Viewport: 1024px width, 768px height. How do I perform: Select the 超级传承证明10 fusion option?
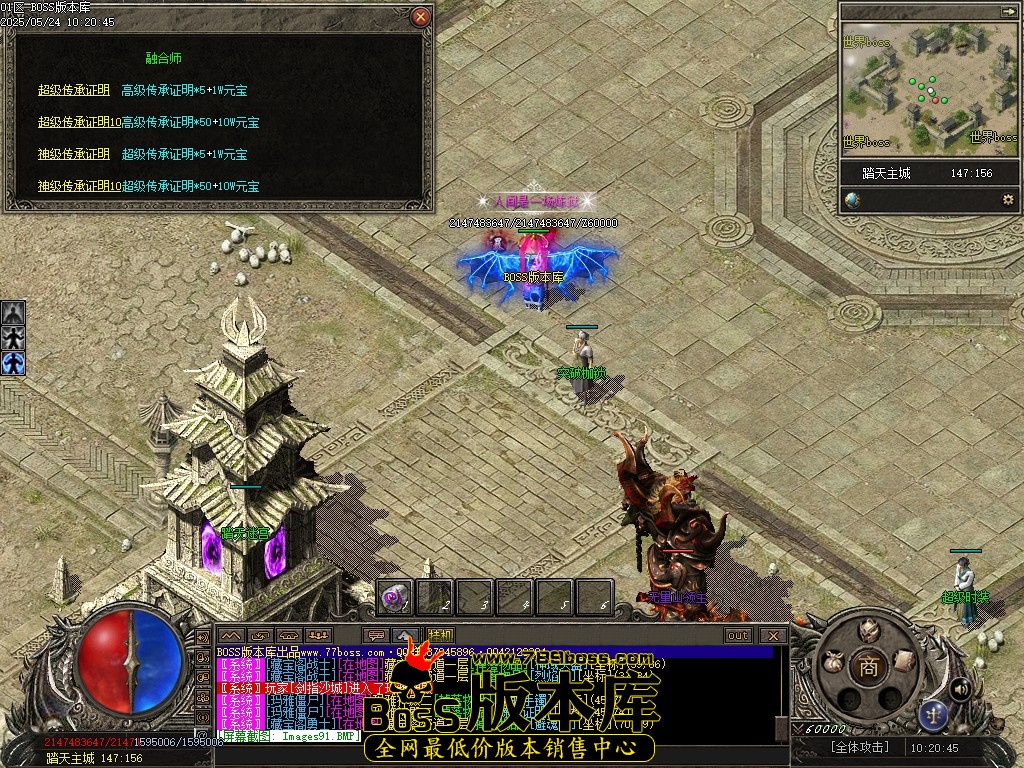[79, 122]
